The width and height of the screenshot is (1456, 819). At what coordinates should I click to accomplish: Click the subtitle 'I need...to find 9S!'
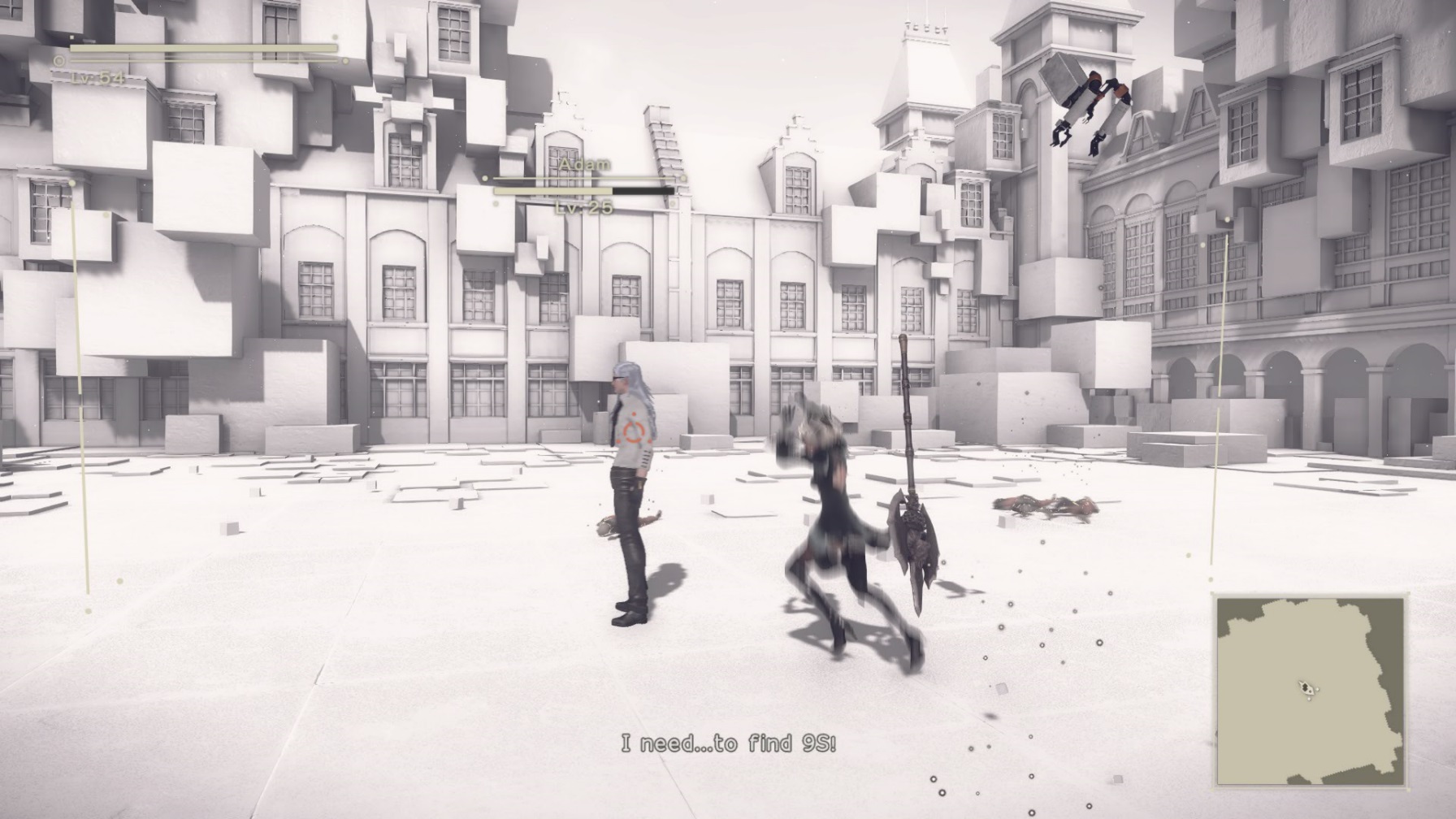(729, 742)
